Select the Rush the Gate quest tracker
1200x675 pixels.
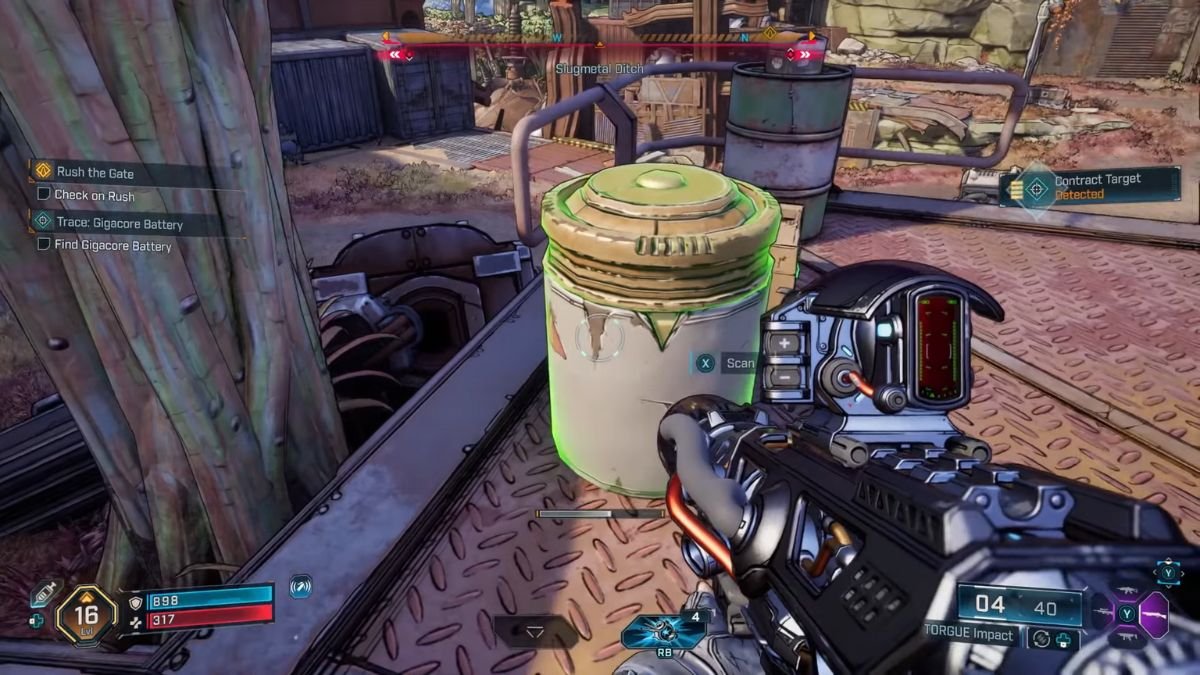(x=95, y=172)
